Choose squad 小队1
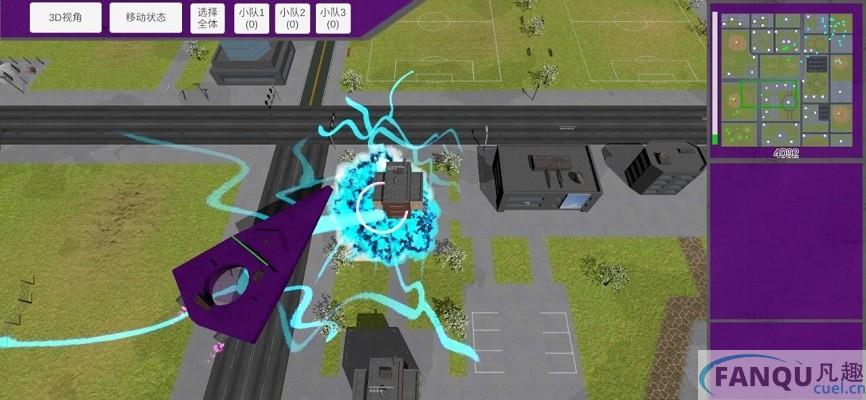 pos(251,18)
